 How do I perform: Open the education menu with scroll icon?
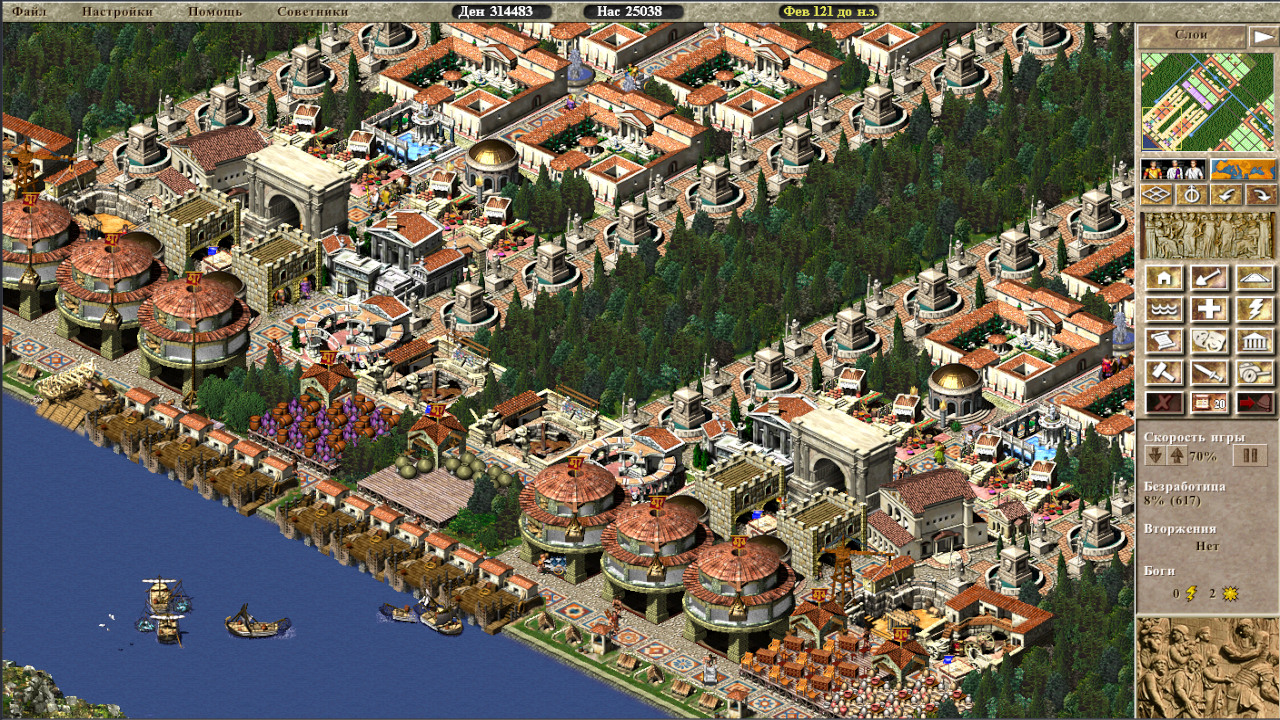point(1163,340)
